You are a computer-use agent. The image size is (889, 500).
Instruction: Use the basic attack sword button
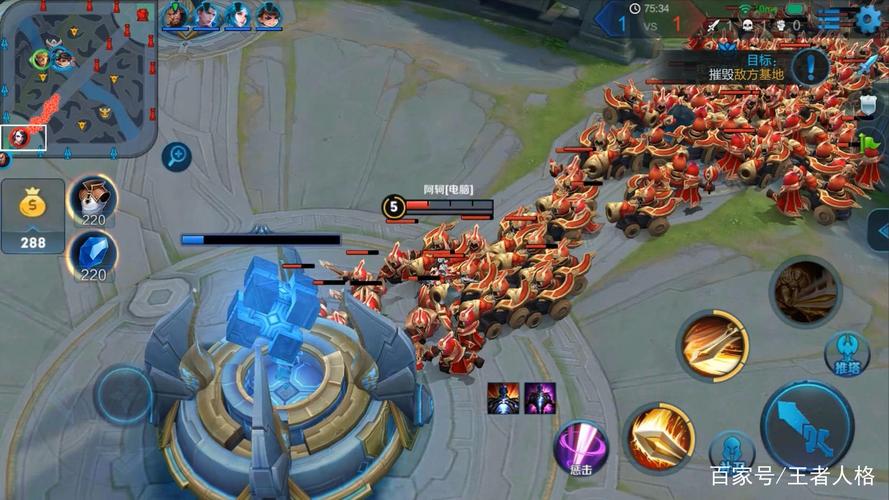pyautogui.click(x=806, y=425)
